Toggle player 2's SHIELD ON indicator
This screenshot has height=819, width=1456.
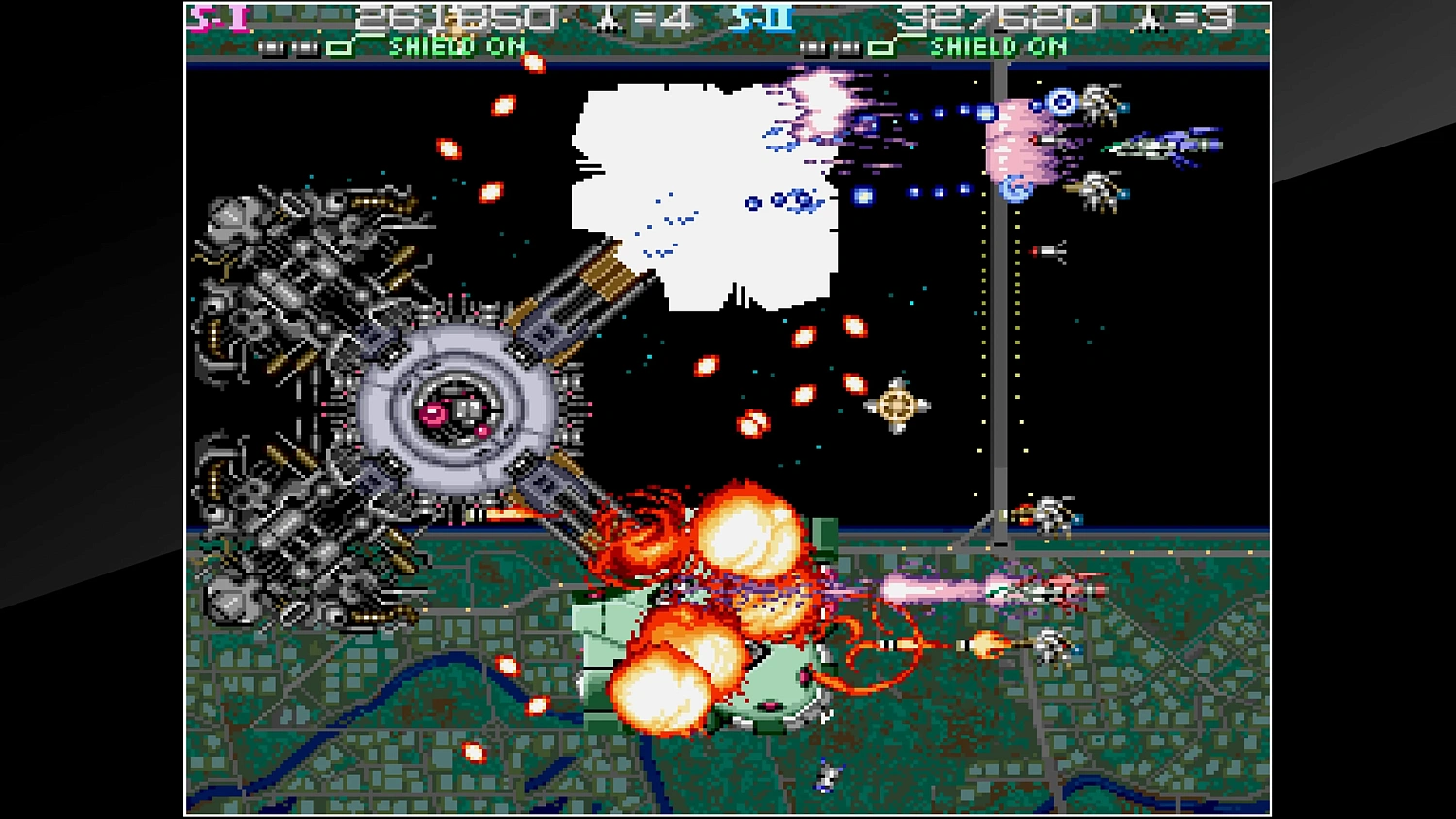[1000, 47]
